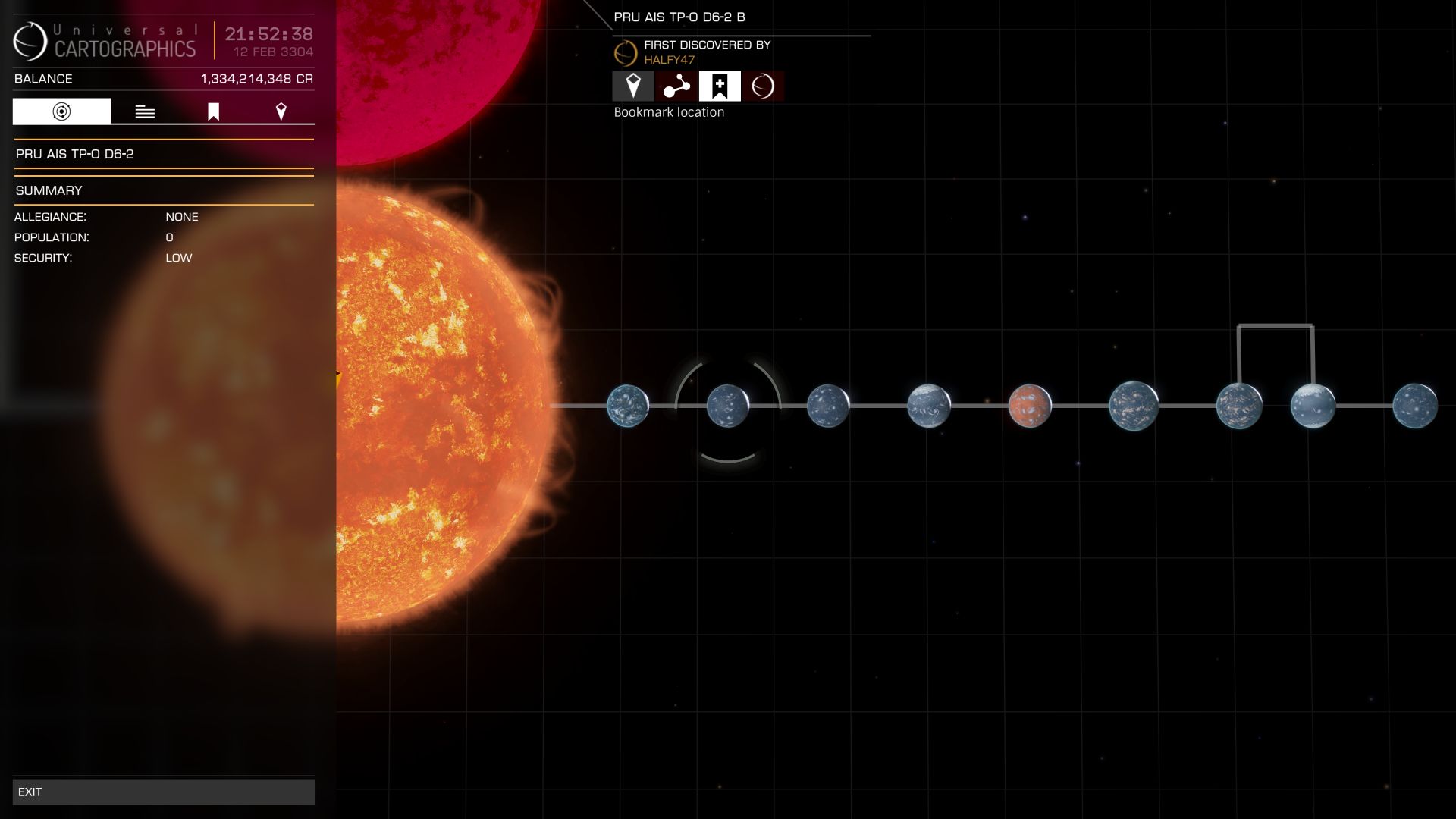1456x819 pixels.
Task: Click the circular planet action icon
Action: [x=763, y=86]
